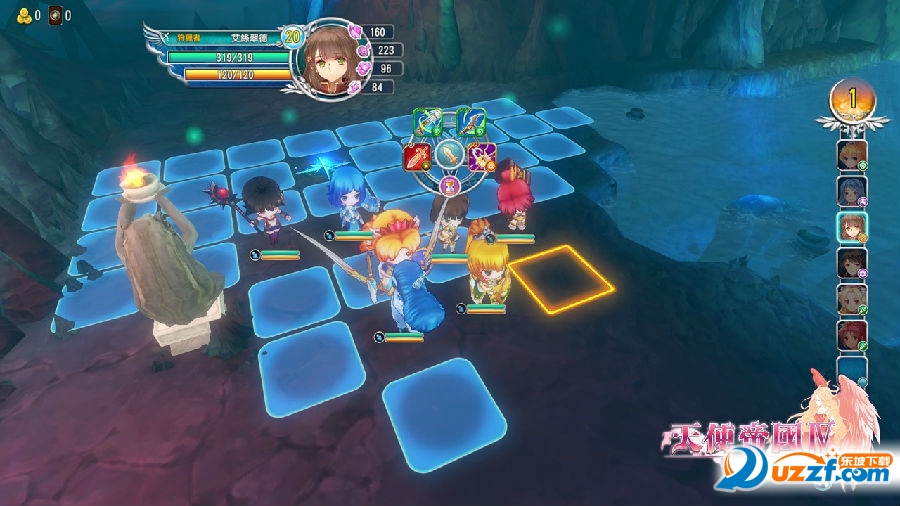Activate the green spinning sword slash skill
Viewport: 900px width, 506px height.
(x=428, y=123)
